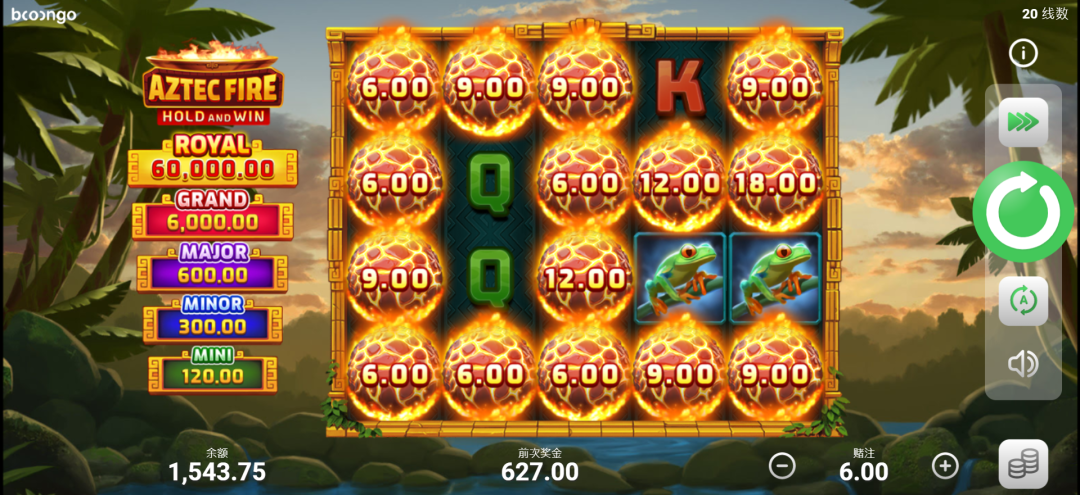
Task: Spin the reels with the green button
Action: [x=1022, y=212]
